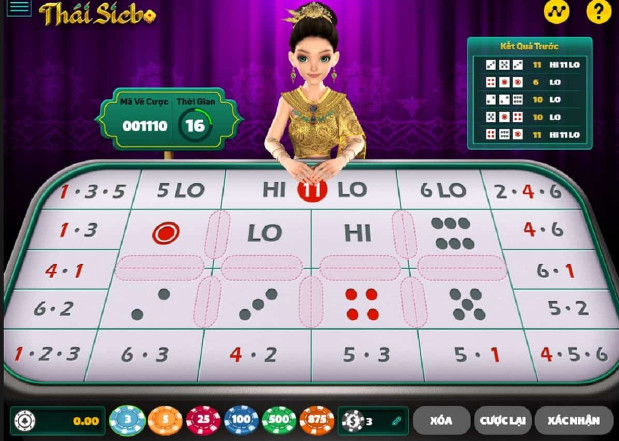
Task: Choose the red 25 chip
Action: [203, 421]
